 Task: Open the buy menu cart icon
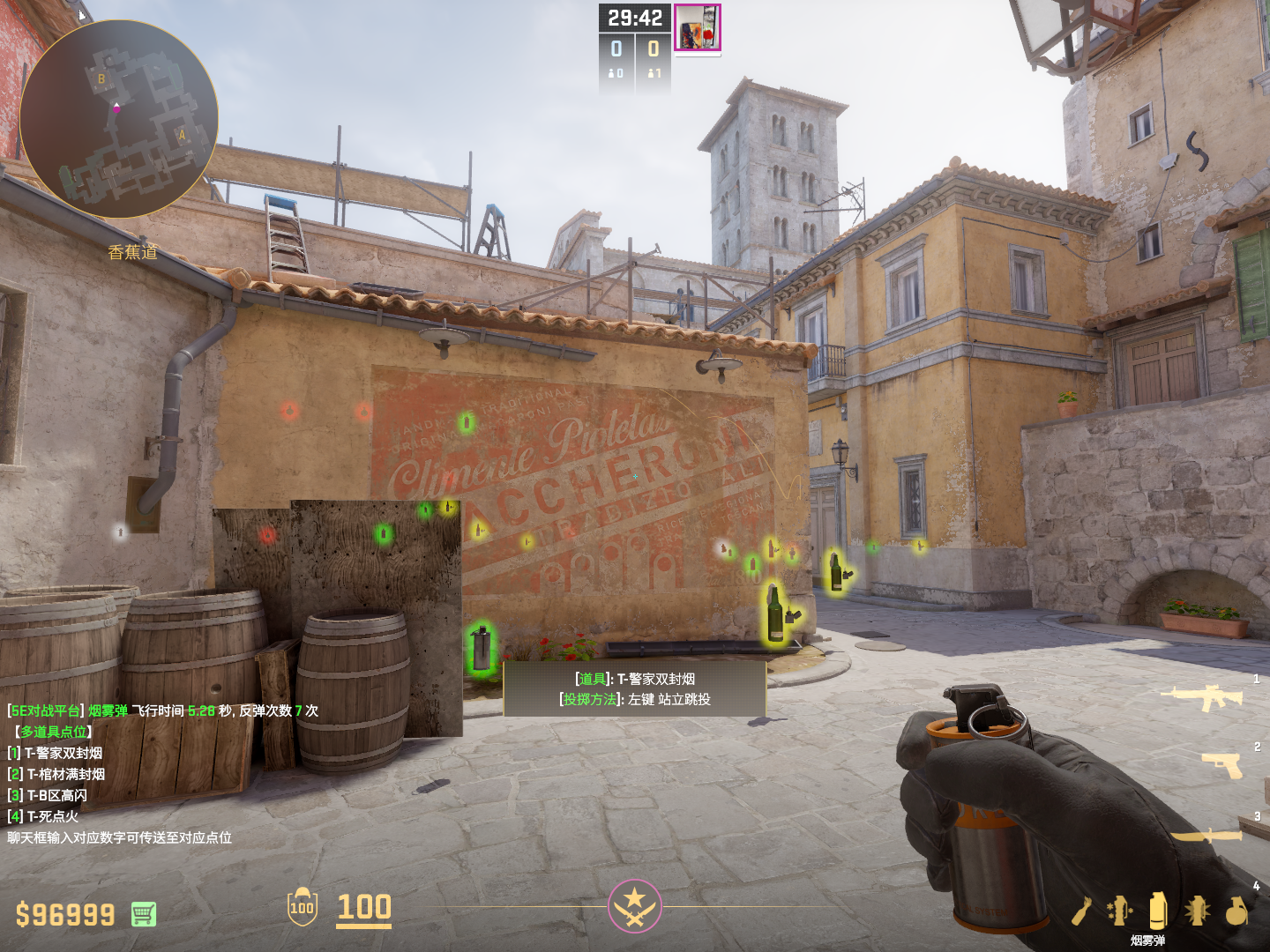click(x=144, y=914)
